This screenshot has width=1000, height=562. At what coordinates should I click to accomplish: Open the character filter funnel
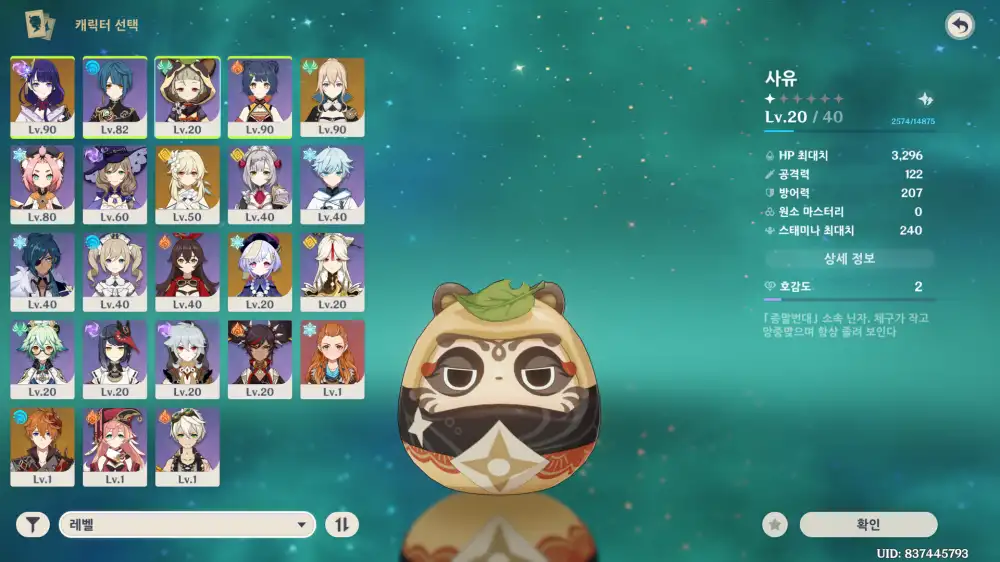(33, 524)
